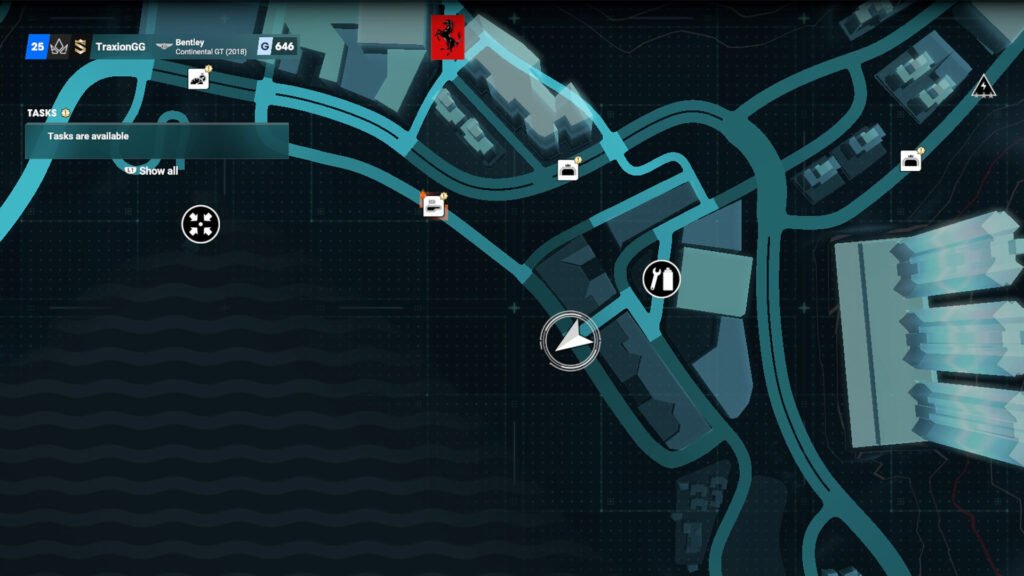
Task: Open the workshop marker with wrench and spray can
Action: [x=661, y=278]
